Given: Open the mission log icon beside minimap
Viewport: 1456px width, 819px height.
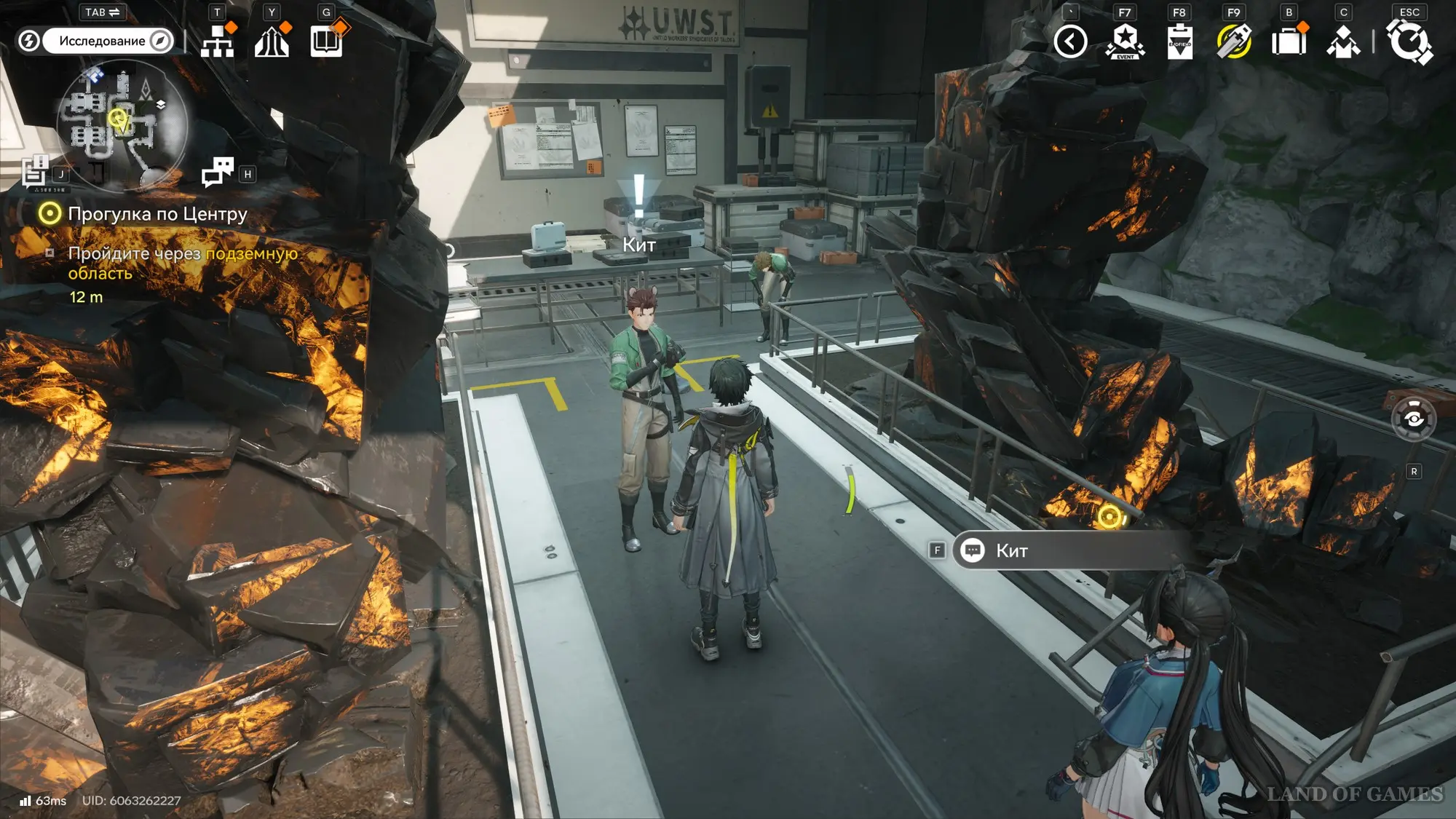Looking at the screenshot, I should (x=35, y=173).
